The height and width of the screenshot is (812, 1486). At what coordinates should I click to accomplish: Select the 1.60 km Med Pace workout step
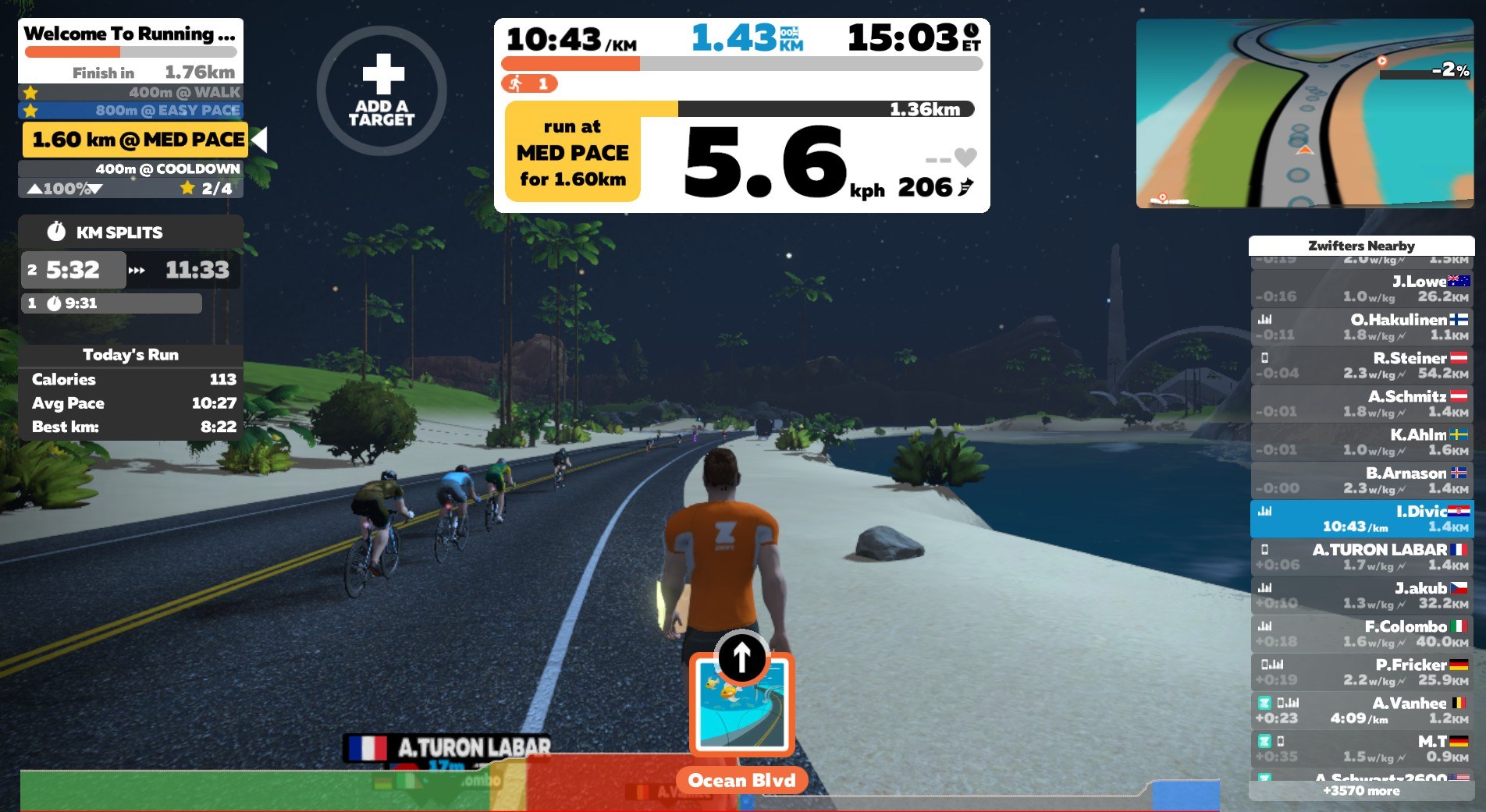click(x=136, y=140)
